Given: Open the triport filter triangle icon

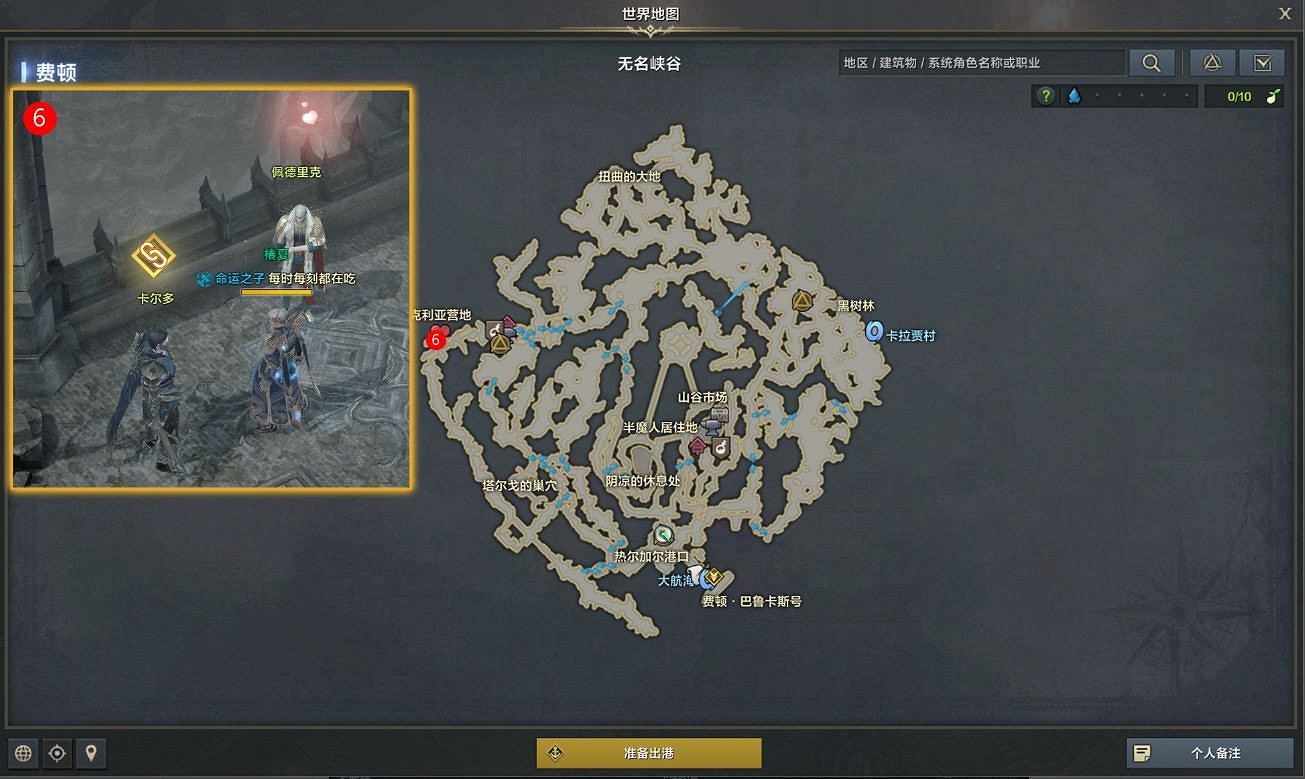Looking at the screenshot, I should [x=1212, y=61].
